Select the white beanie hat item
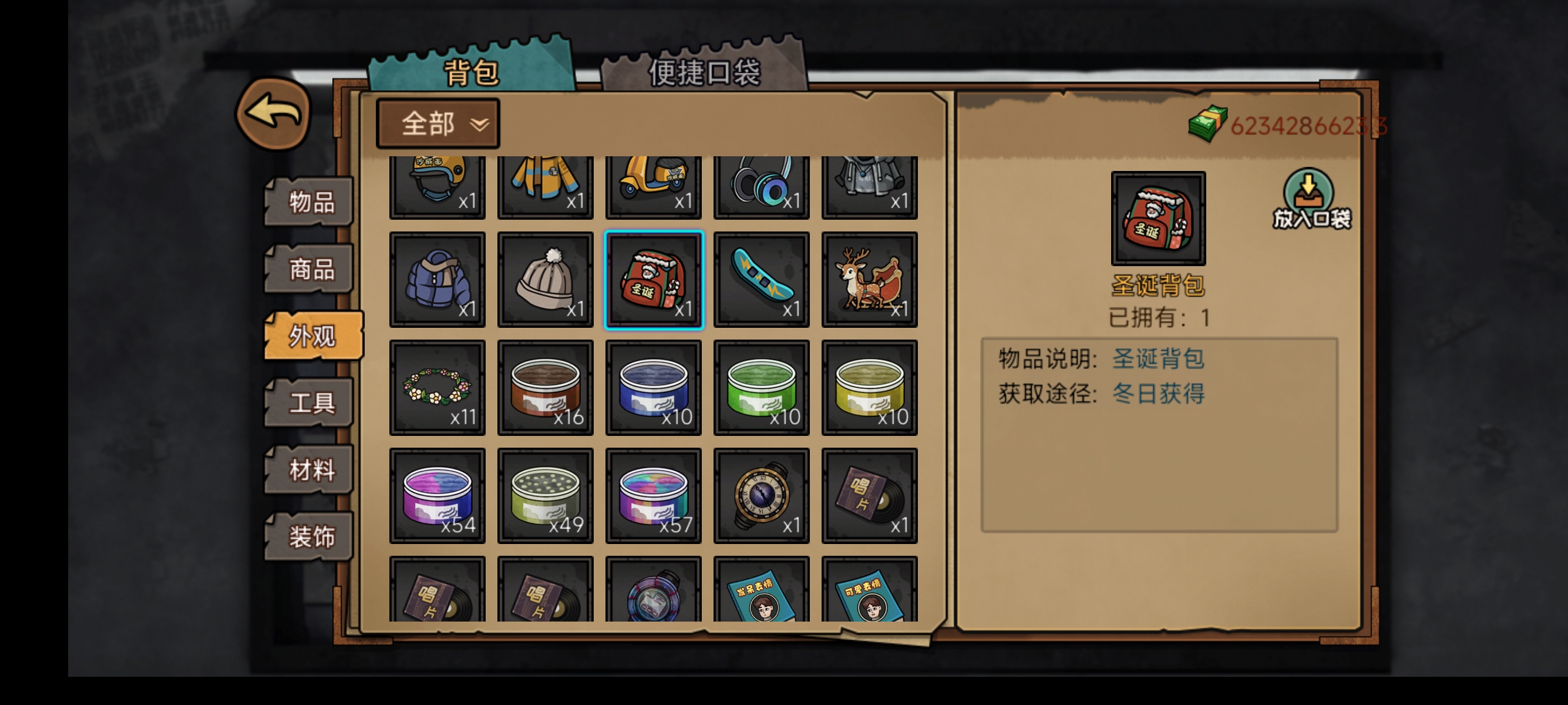The width and height of the screenshot is (1568, 705). [x=546, y=279]
